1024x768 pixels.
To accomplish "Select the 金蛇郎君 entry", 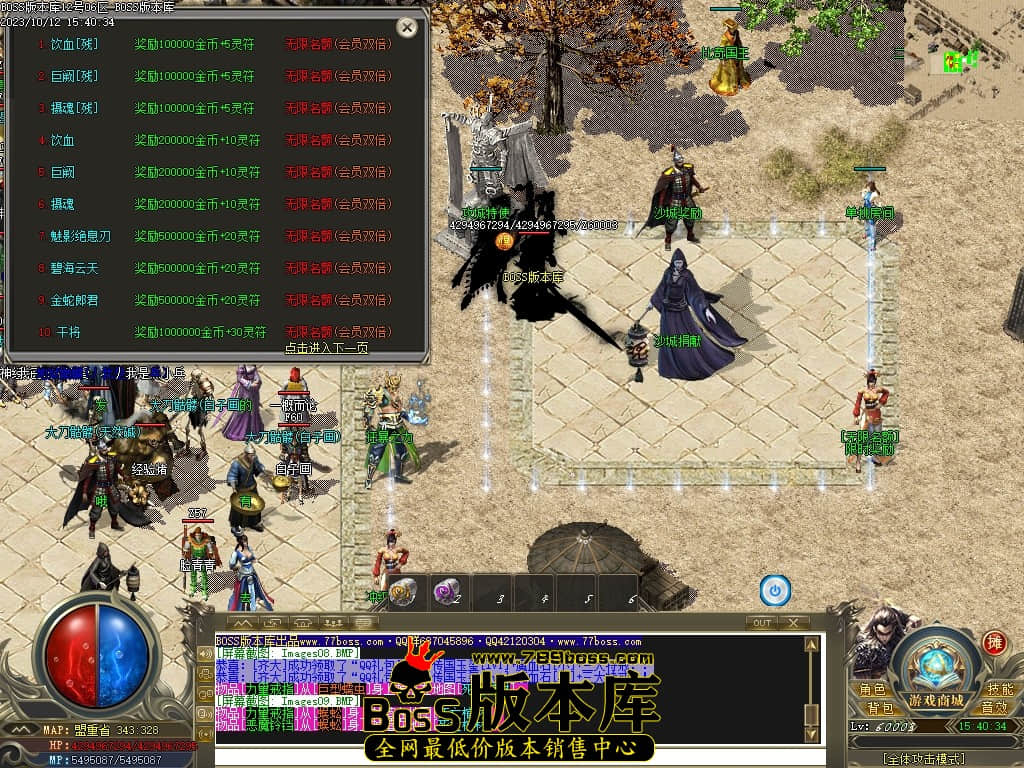I will [x=75, y=300].
